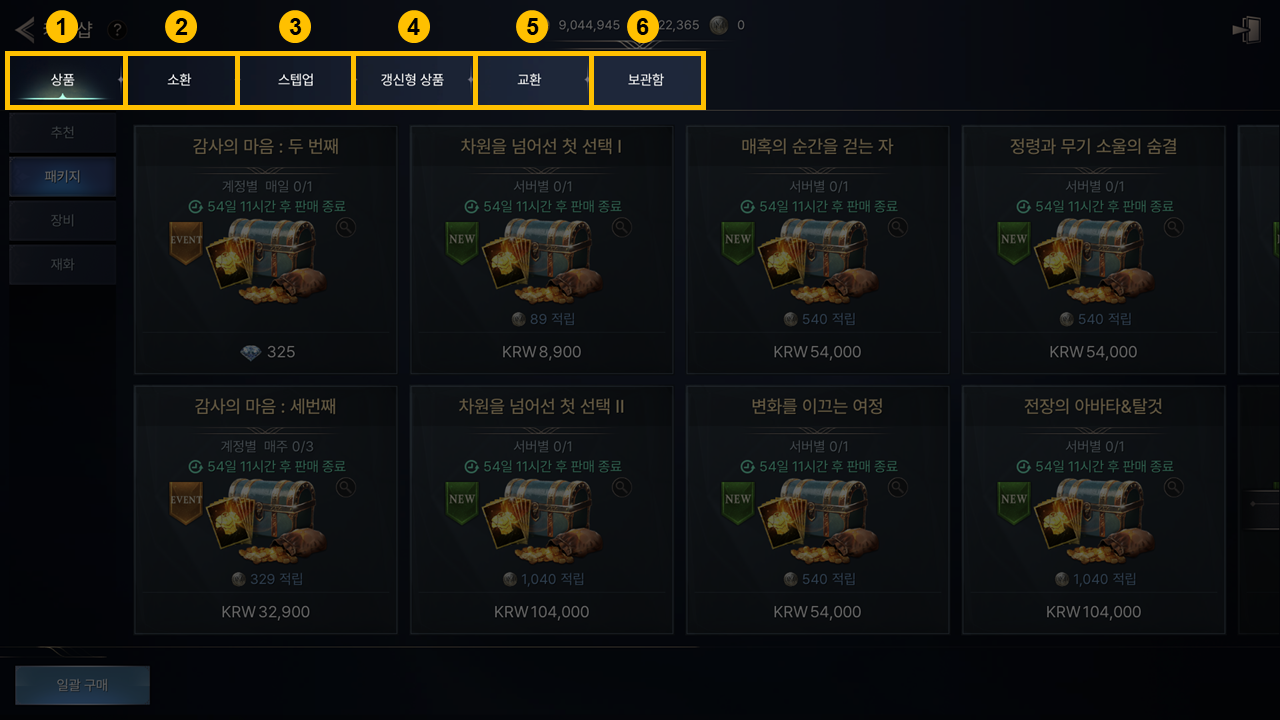Go back with the top-left arrow
Screen dimensions: 1280x720
pos(26,28)
